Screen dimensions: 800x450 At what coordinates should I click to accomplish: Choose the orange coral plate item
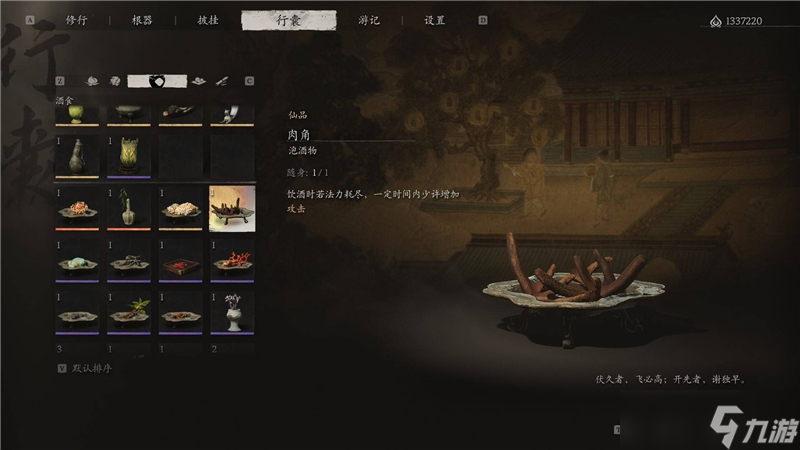pyautogui.click(x=77, y=209)
